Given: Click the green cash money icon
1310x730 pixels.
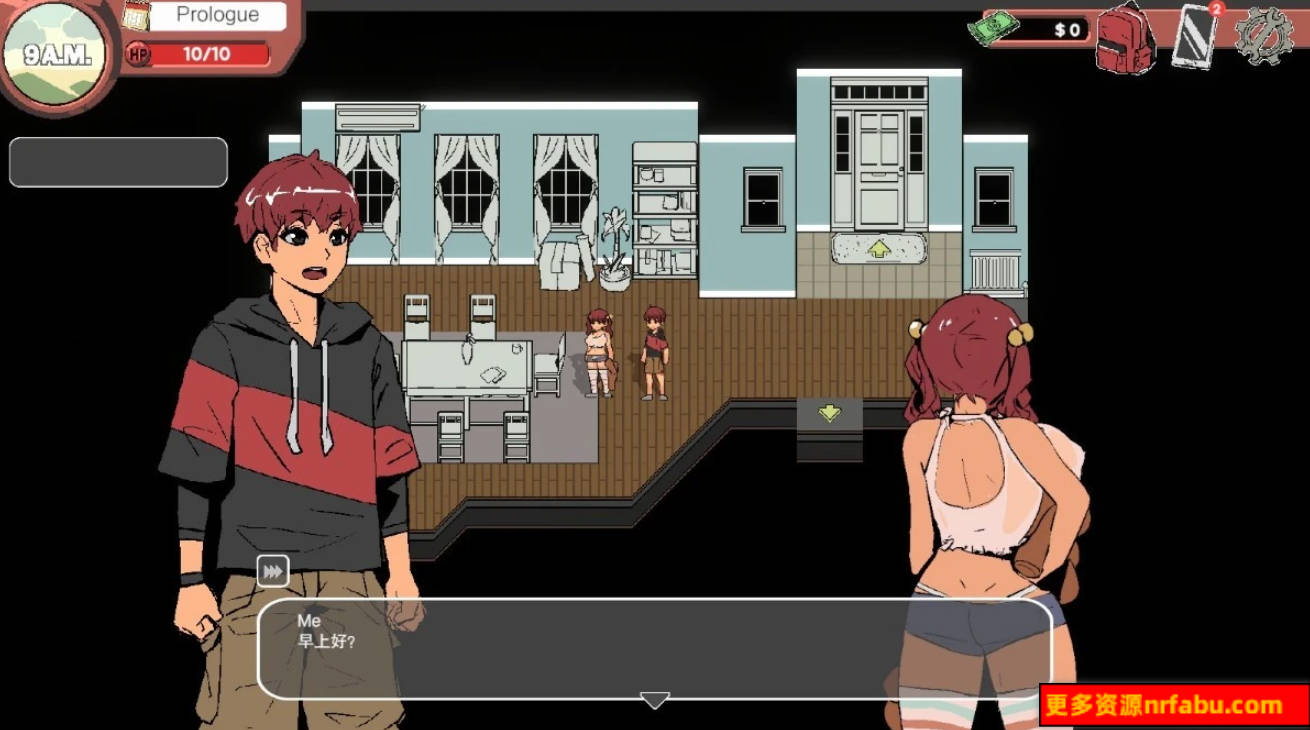Looking at the screenshot, I should coord(994,28).
